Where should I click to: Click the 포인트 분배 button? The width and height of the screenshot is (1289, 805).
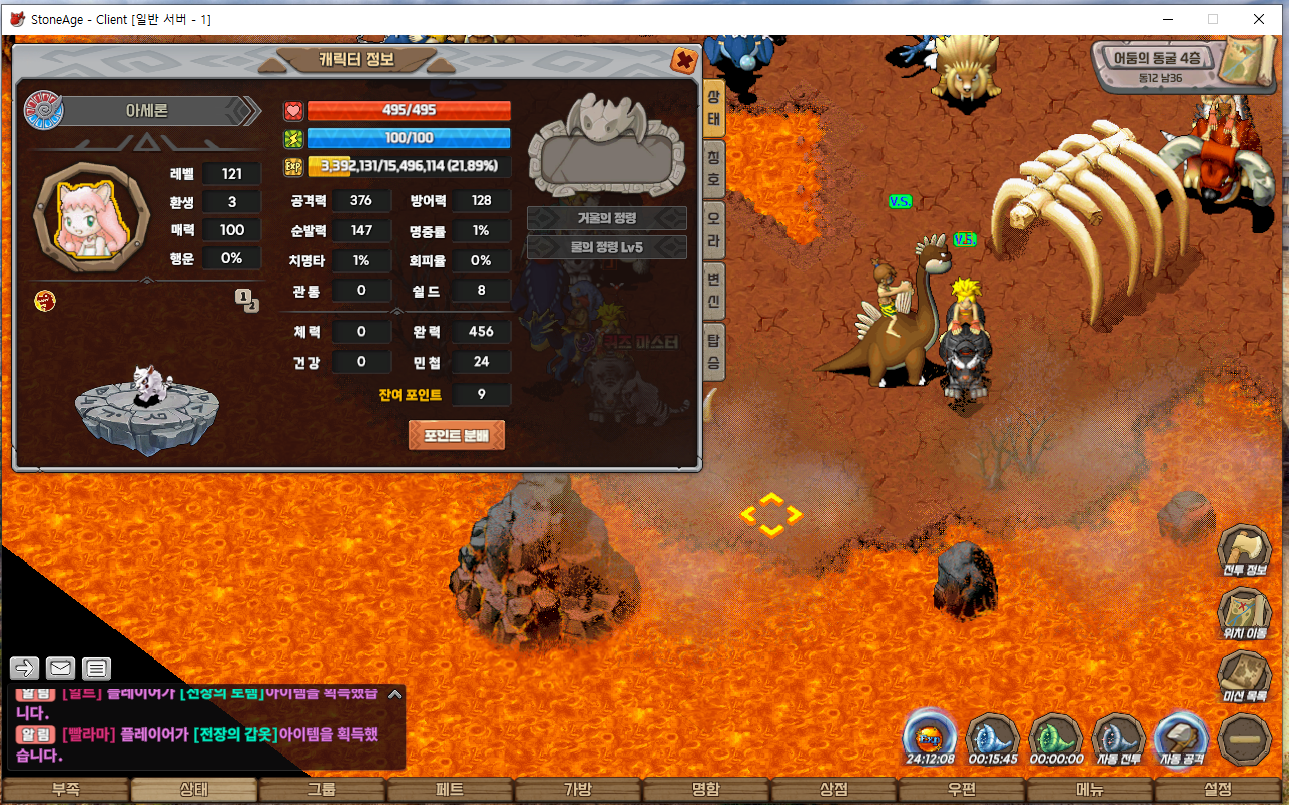pyautogui.click(x=456, y=435)
